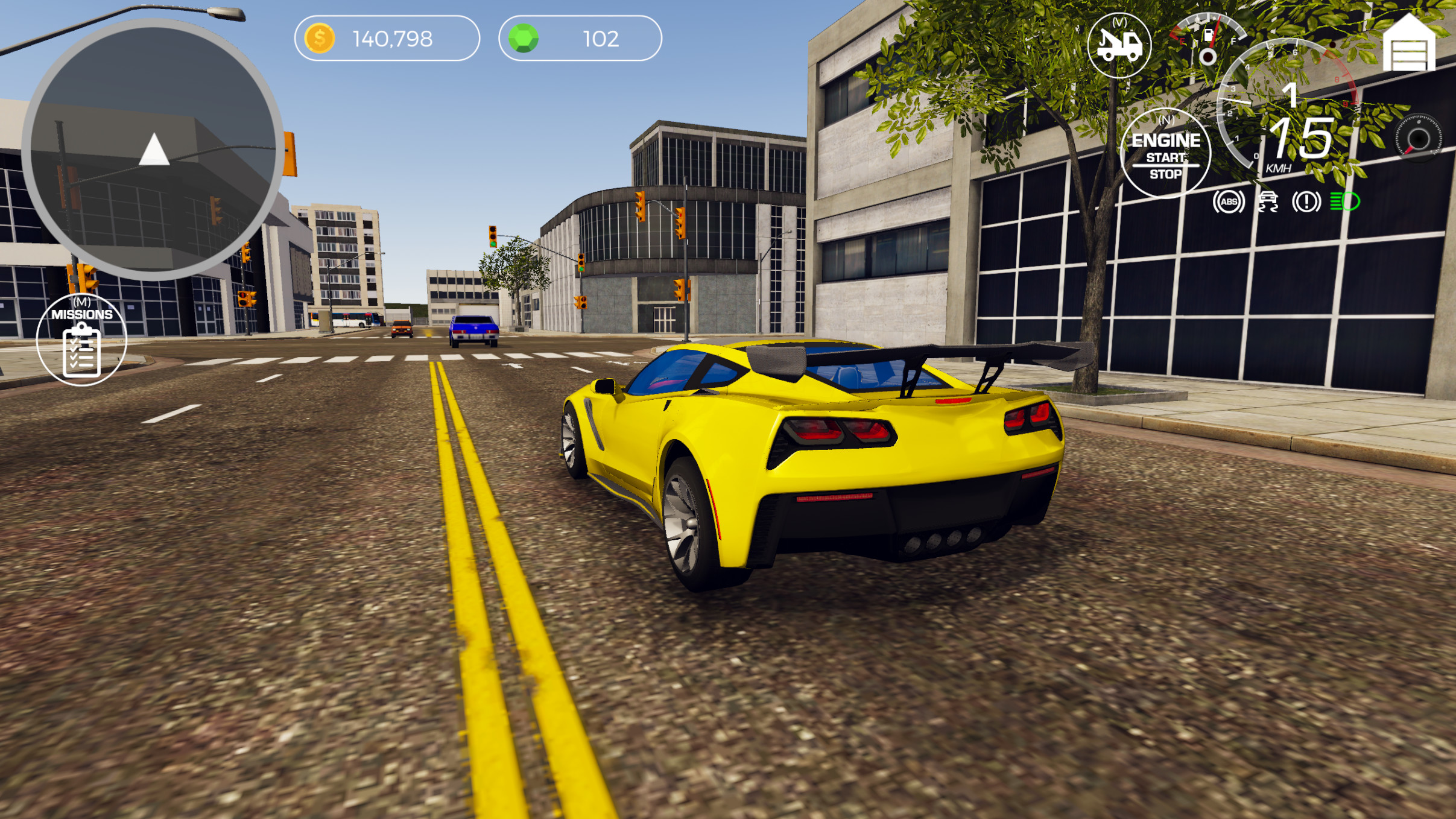The height and width of the screenshot is (819, 1456).
Task: Click the gold coin currency icon
Action: (320, 38)
